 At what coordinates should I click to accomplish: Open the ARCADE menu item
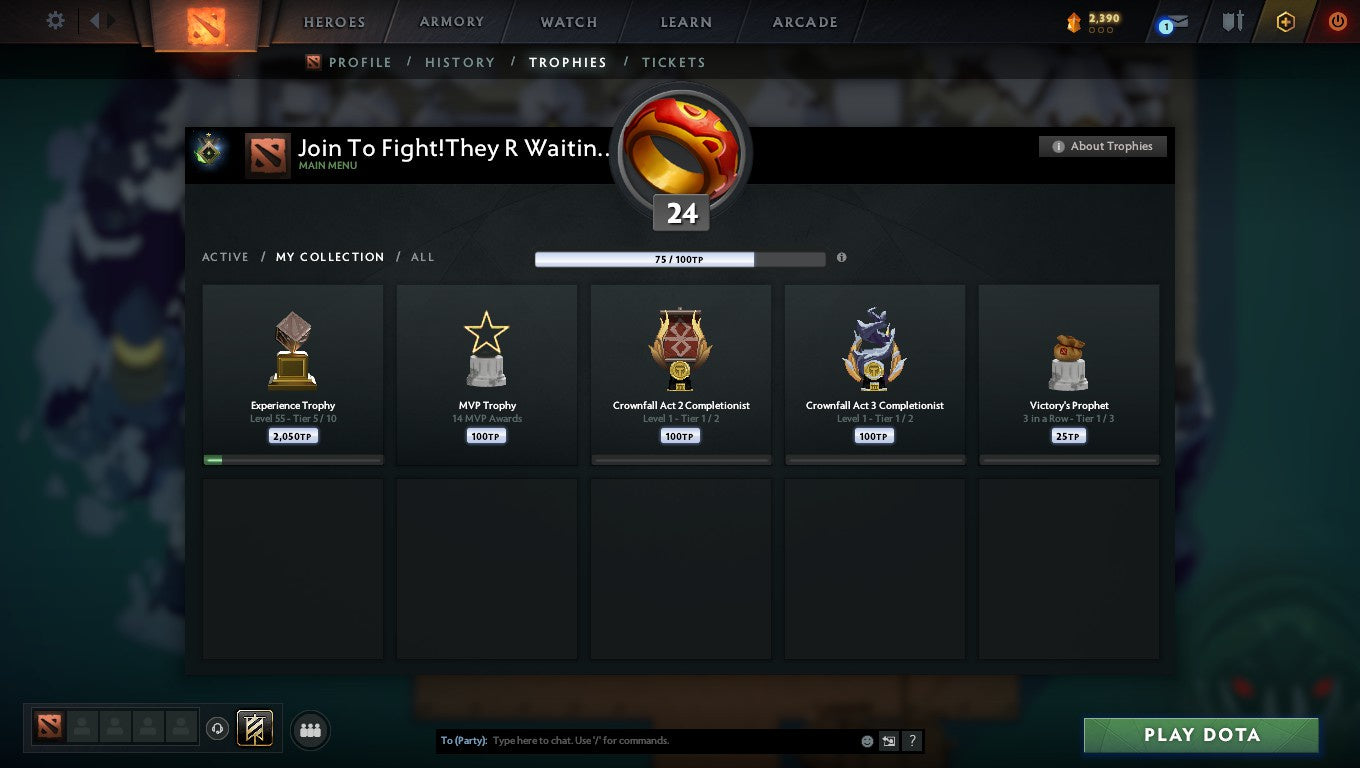click(x=806, y=21)
